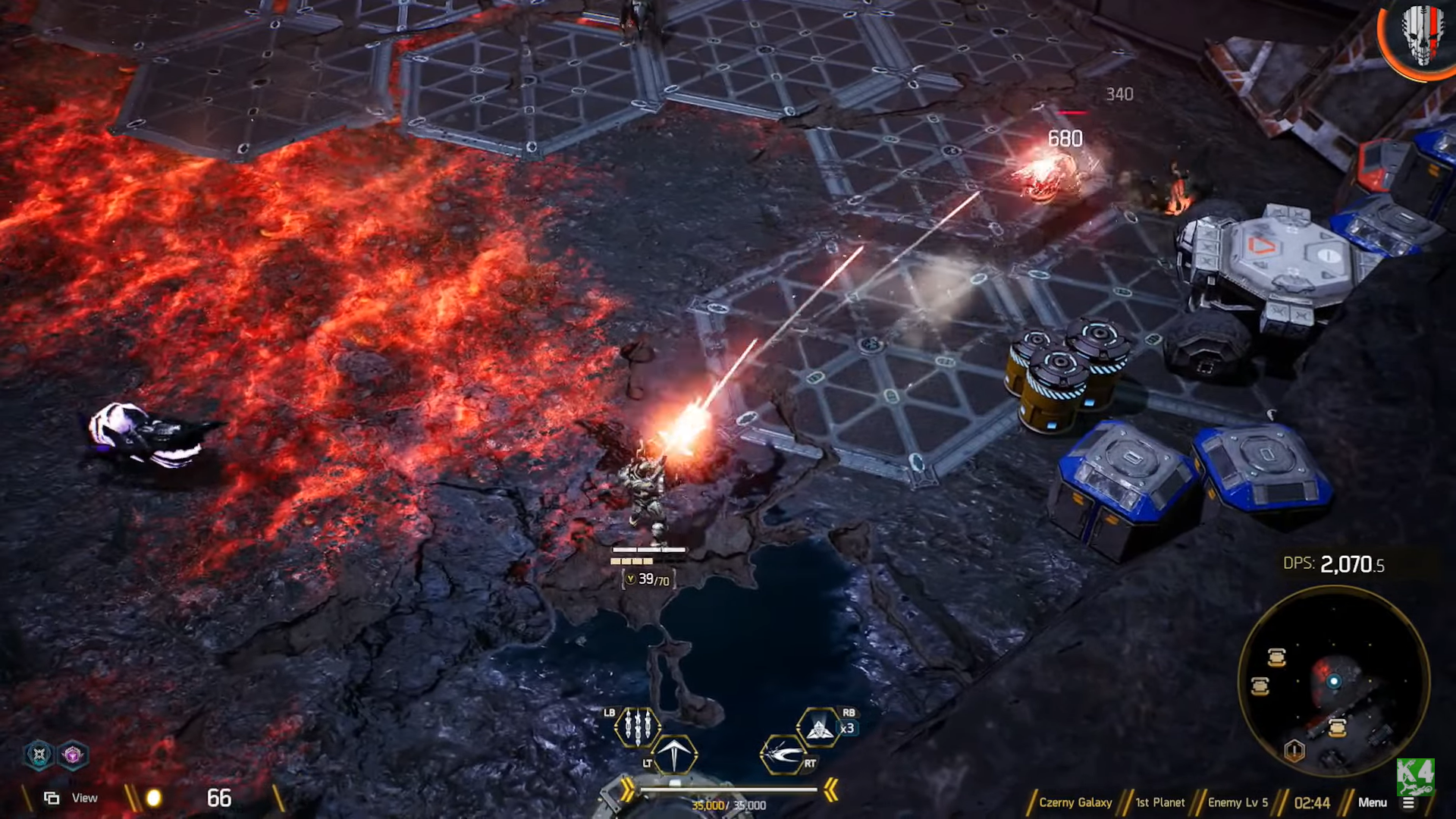Screen dimensions: 1456x819
Task: Click the View button
Action: (71, 798)
